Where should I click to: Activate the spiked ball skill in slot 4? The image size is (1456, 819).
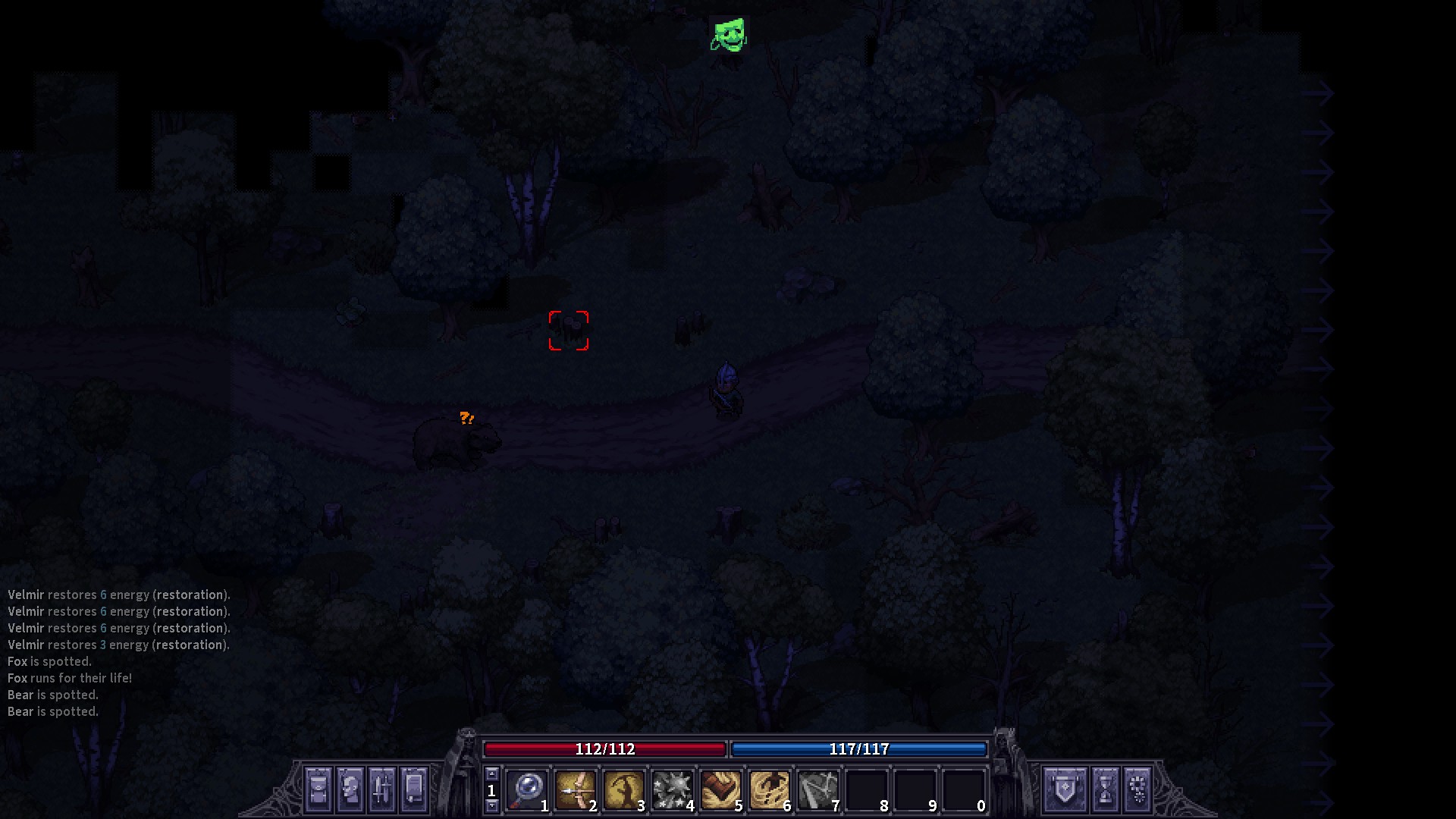pyautogui.click(x=672, y=790)
